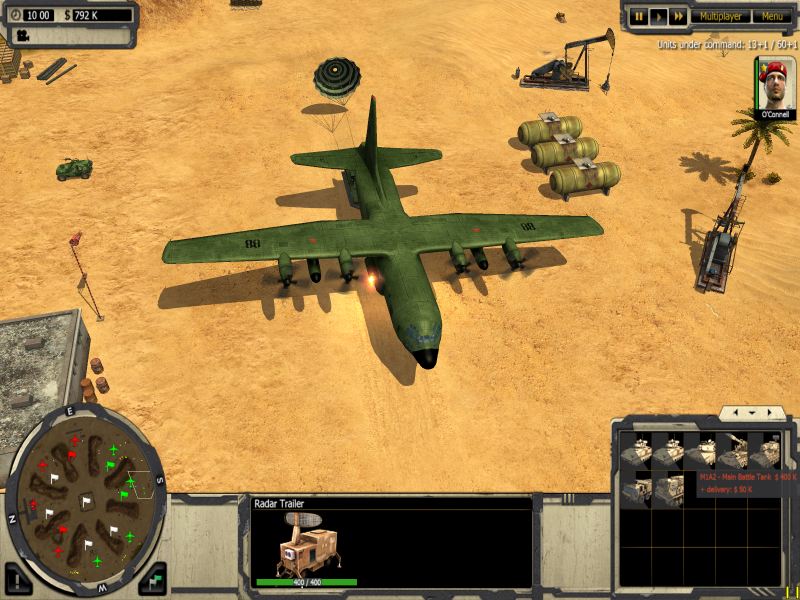Set normal speed with the play button
This screenshot has width=800, height=600.
click(x=658, y=16)
